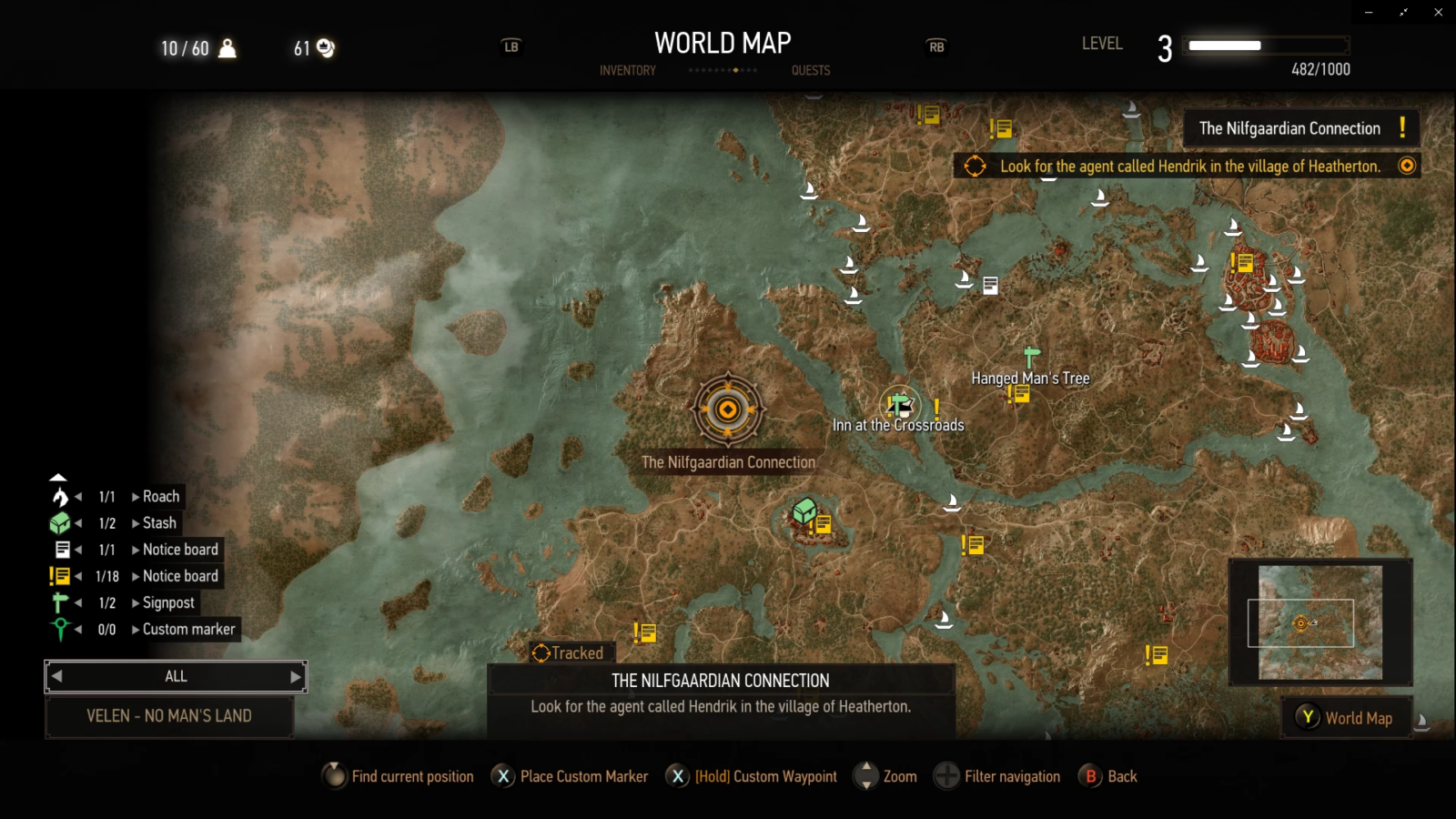Switch to the Quests tab
Viewport: 1456px width, 819px height.
pyautogui.click(x=809, y=70)
